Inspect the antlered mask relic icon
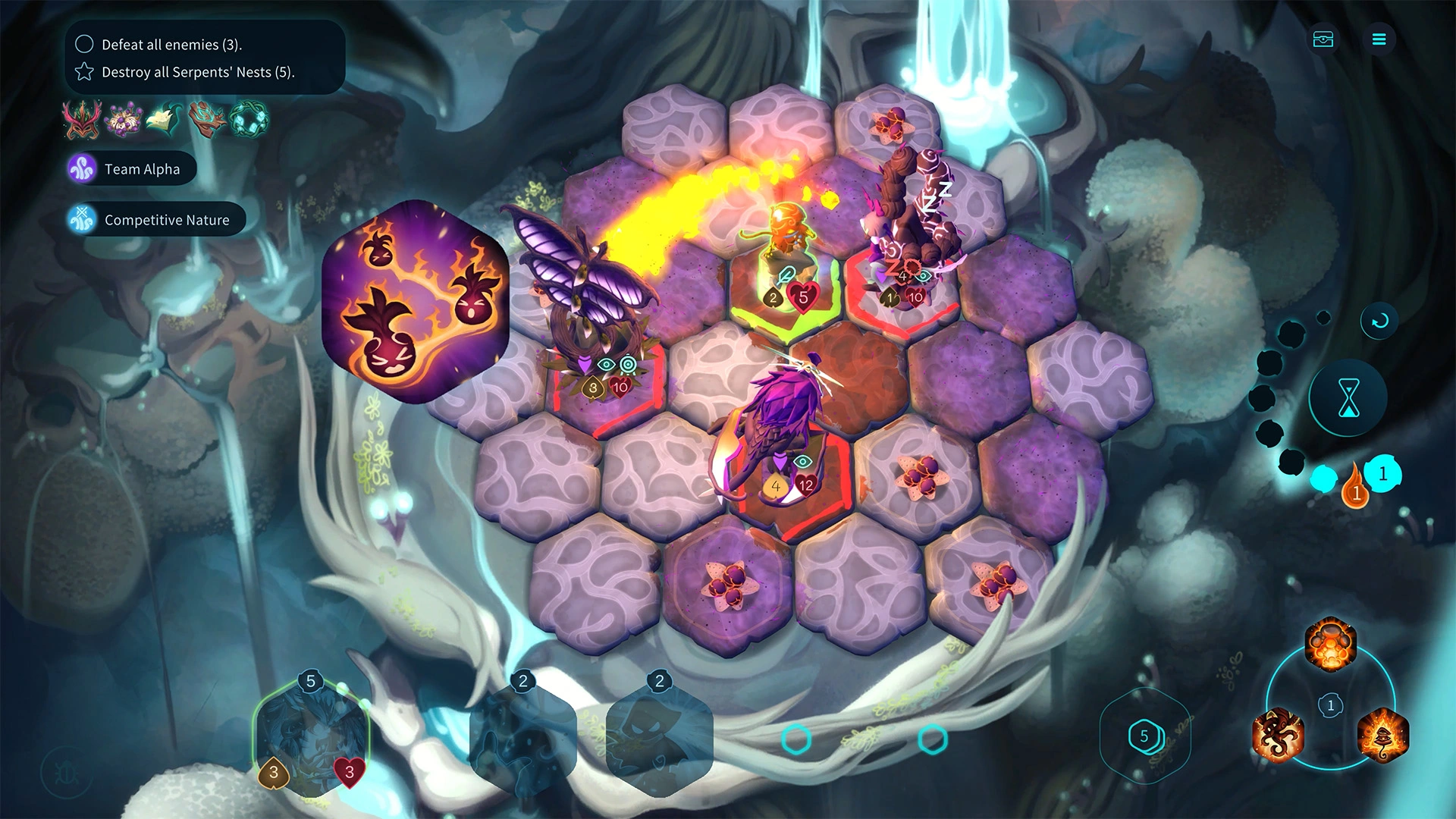The image size is (1456, 819). (x=82, y=120)
